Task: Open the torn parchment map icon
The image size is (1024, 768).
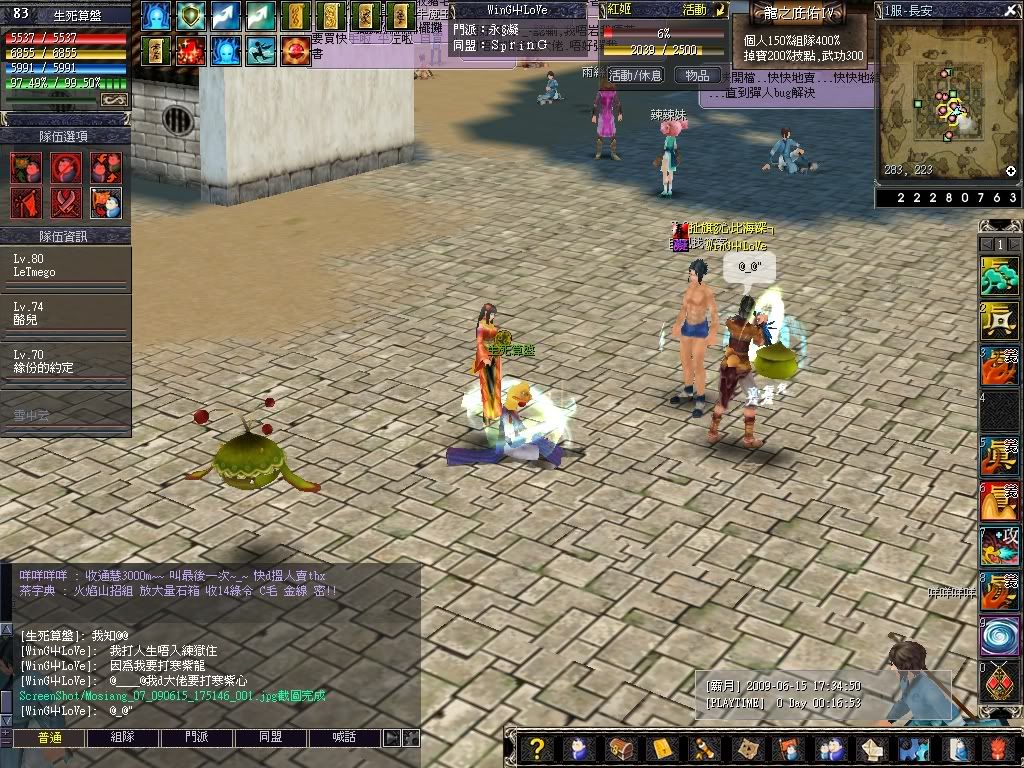Action: [746, 749]
